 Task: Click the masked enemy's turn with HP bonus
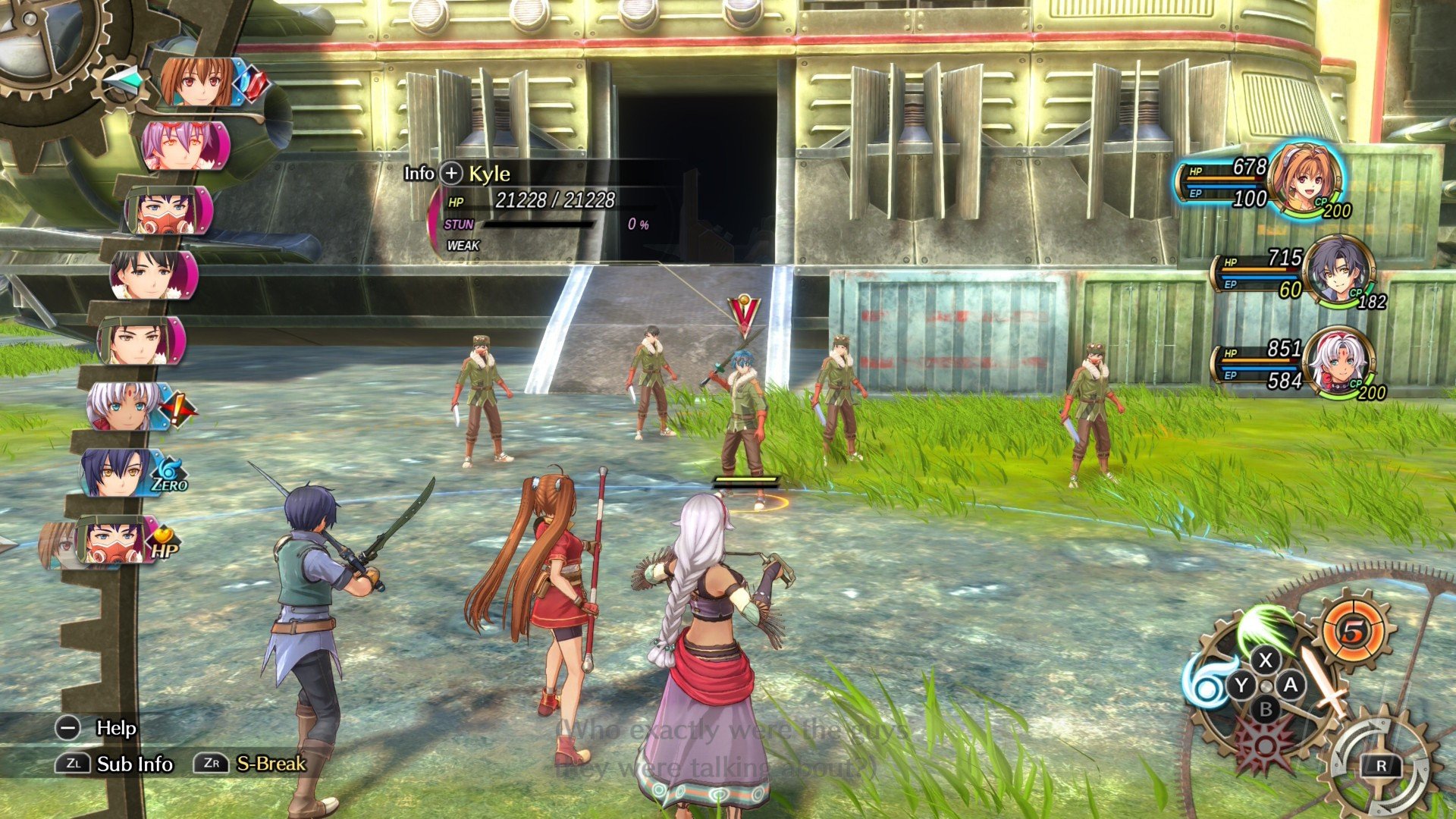[112, 541]
